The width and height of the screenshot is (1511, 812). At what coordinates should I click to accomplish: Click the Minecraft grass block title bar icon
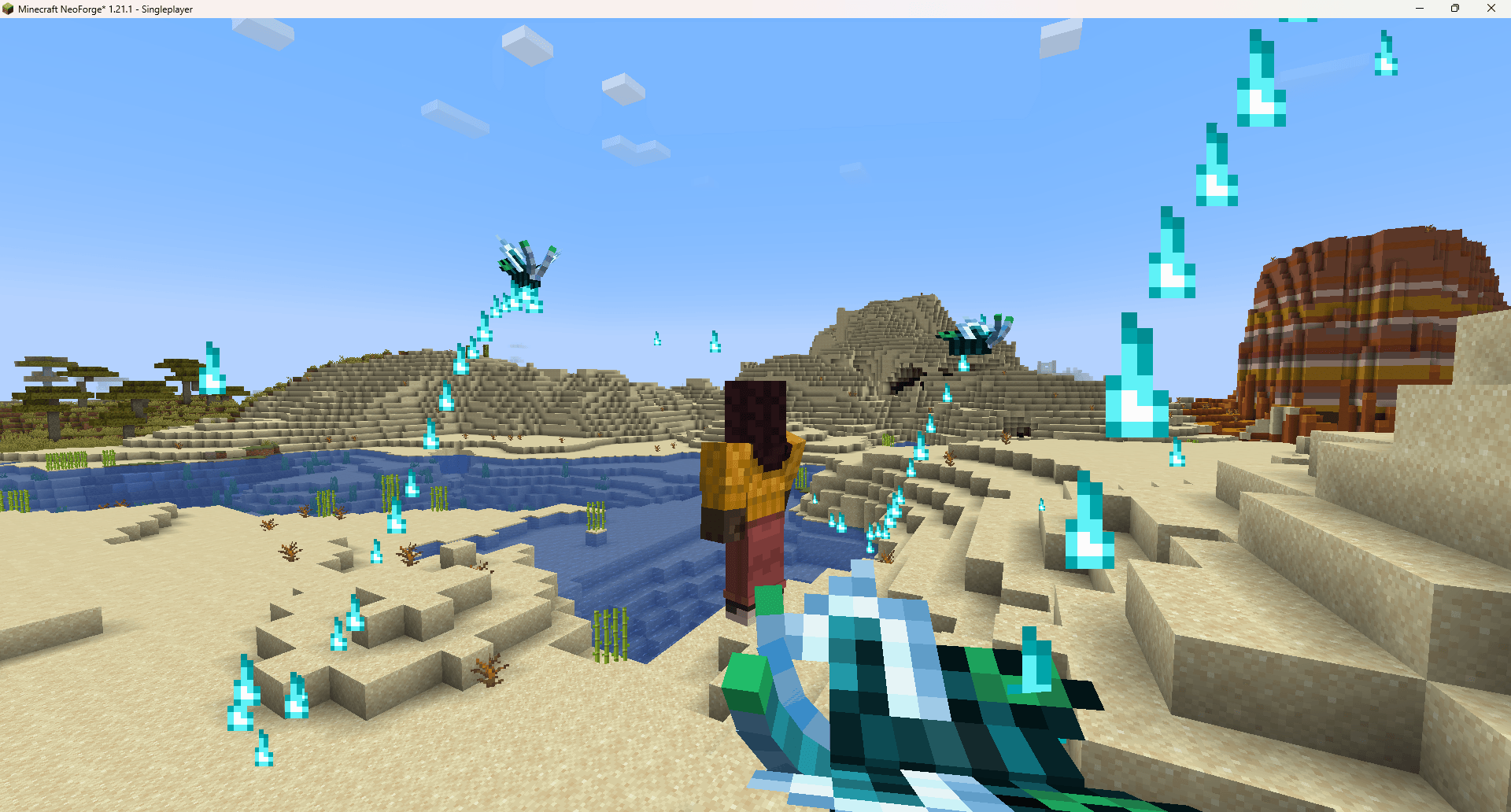9,9
